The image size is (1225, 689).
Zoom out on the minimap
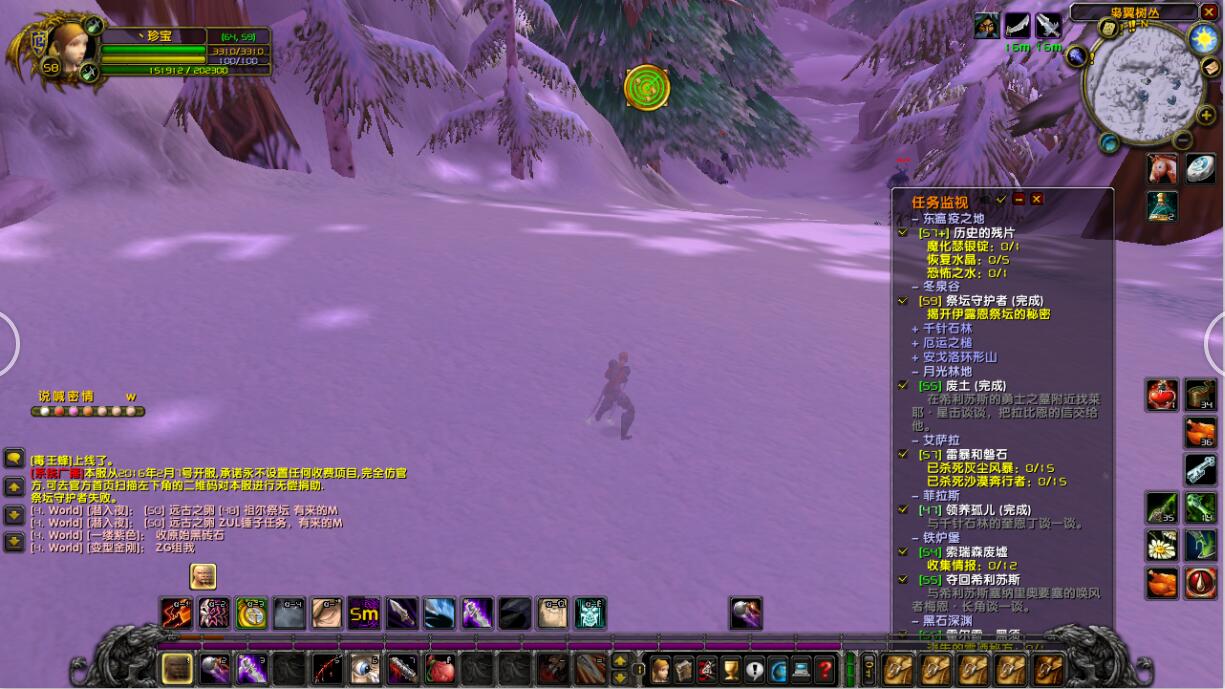(x=1182, y=139)
